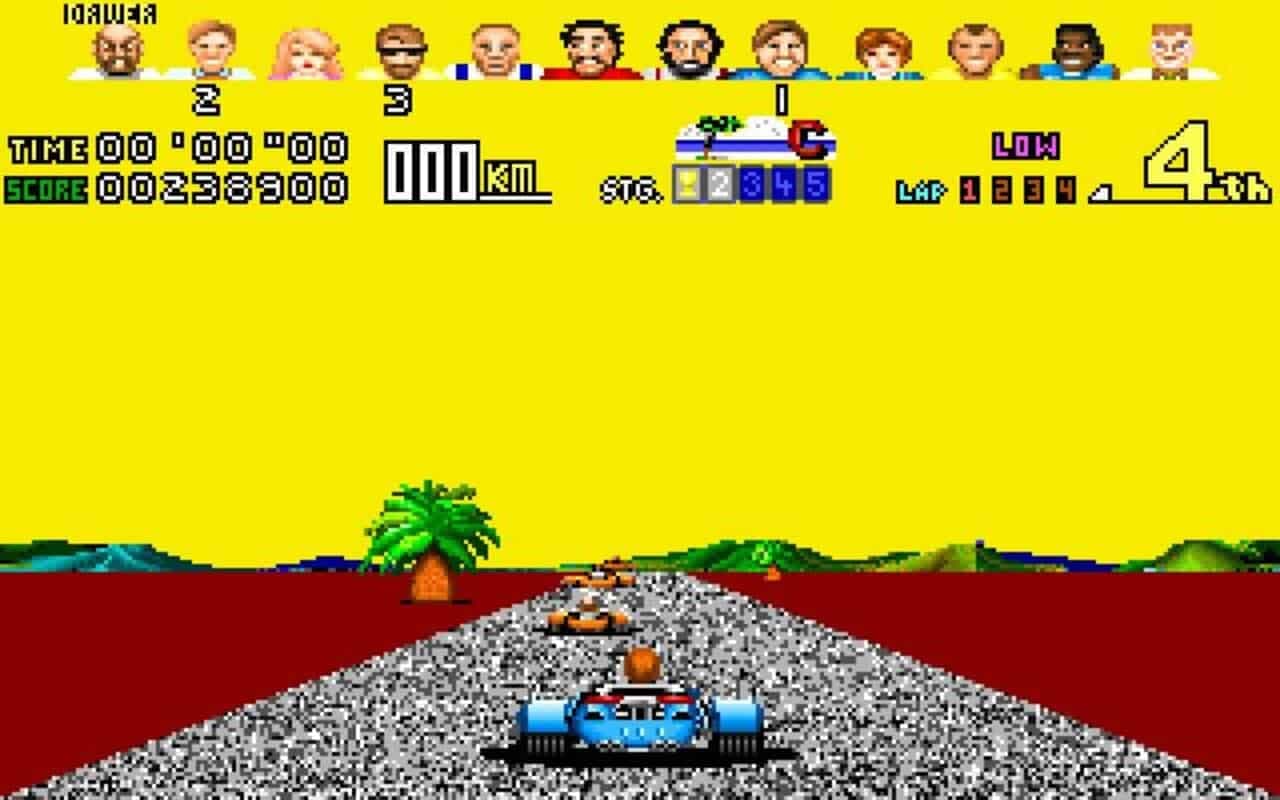Select the red C emblem beside the island
This screenshot has height=800, width=1280.
[810, 140]
